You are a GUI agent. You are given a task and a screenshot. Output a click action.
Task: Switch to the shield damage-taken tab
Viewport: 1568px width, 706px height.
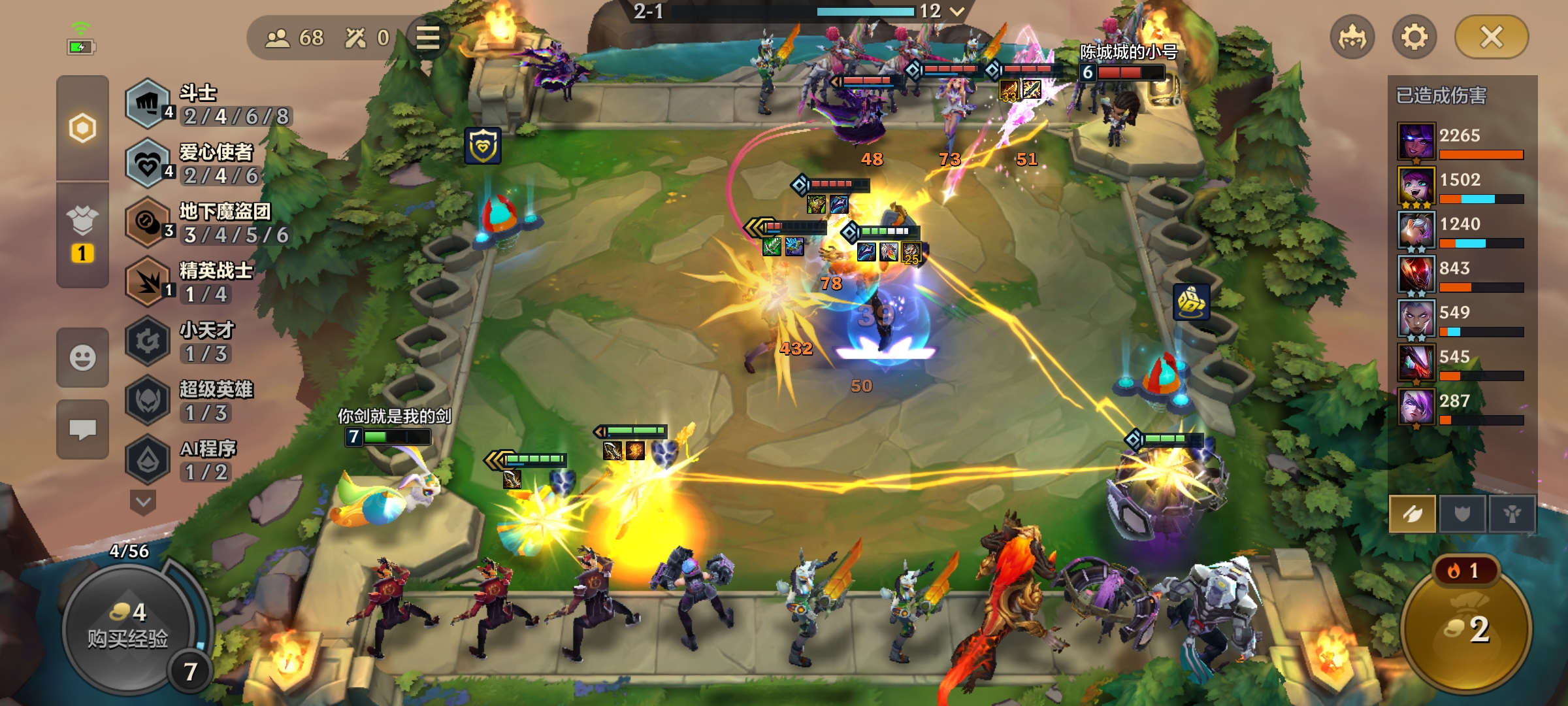(1462, 514)
